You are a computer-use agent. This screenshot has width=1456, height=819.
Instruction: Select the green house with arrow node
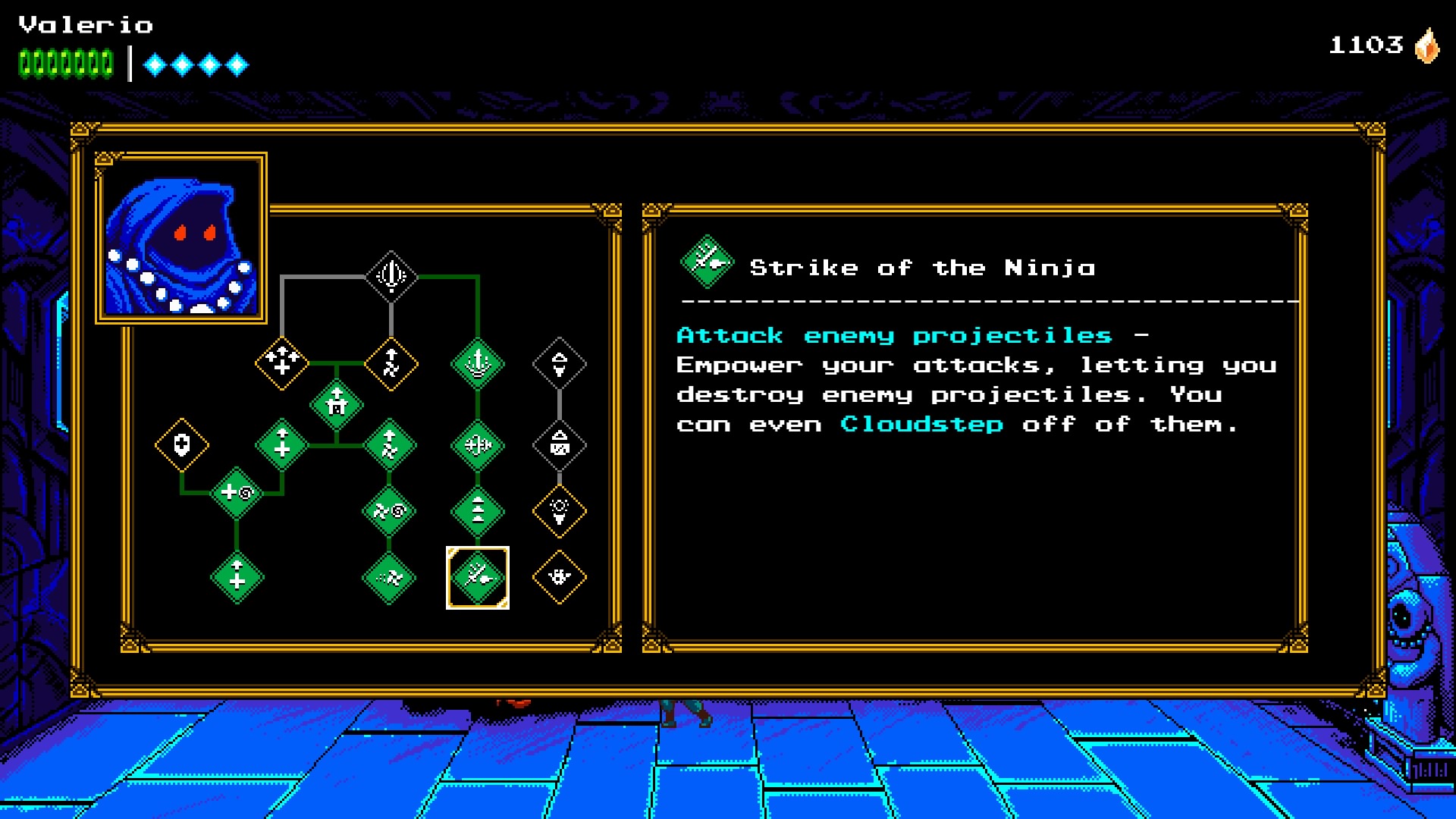pyautogui.click(x=337, y=404)
